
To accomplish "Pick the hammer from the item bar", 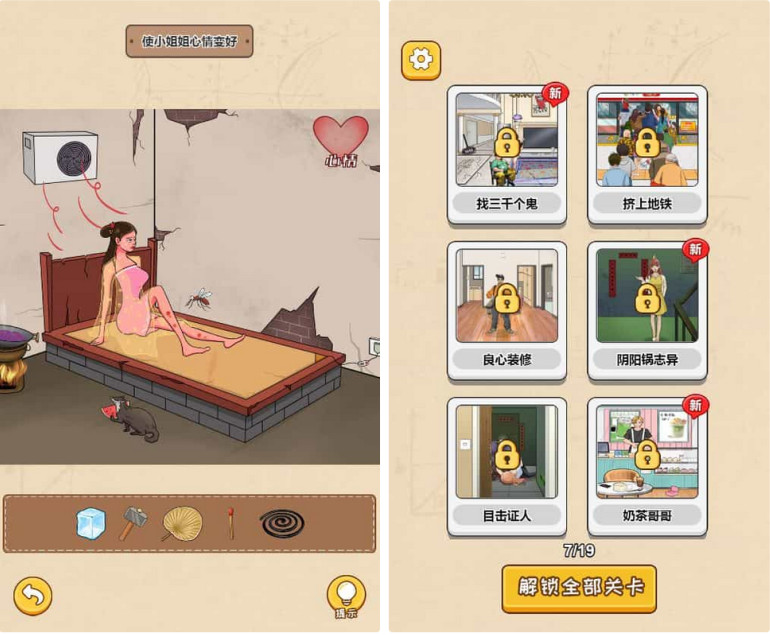I will click(x=134, y=523).
